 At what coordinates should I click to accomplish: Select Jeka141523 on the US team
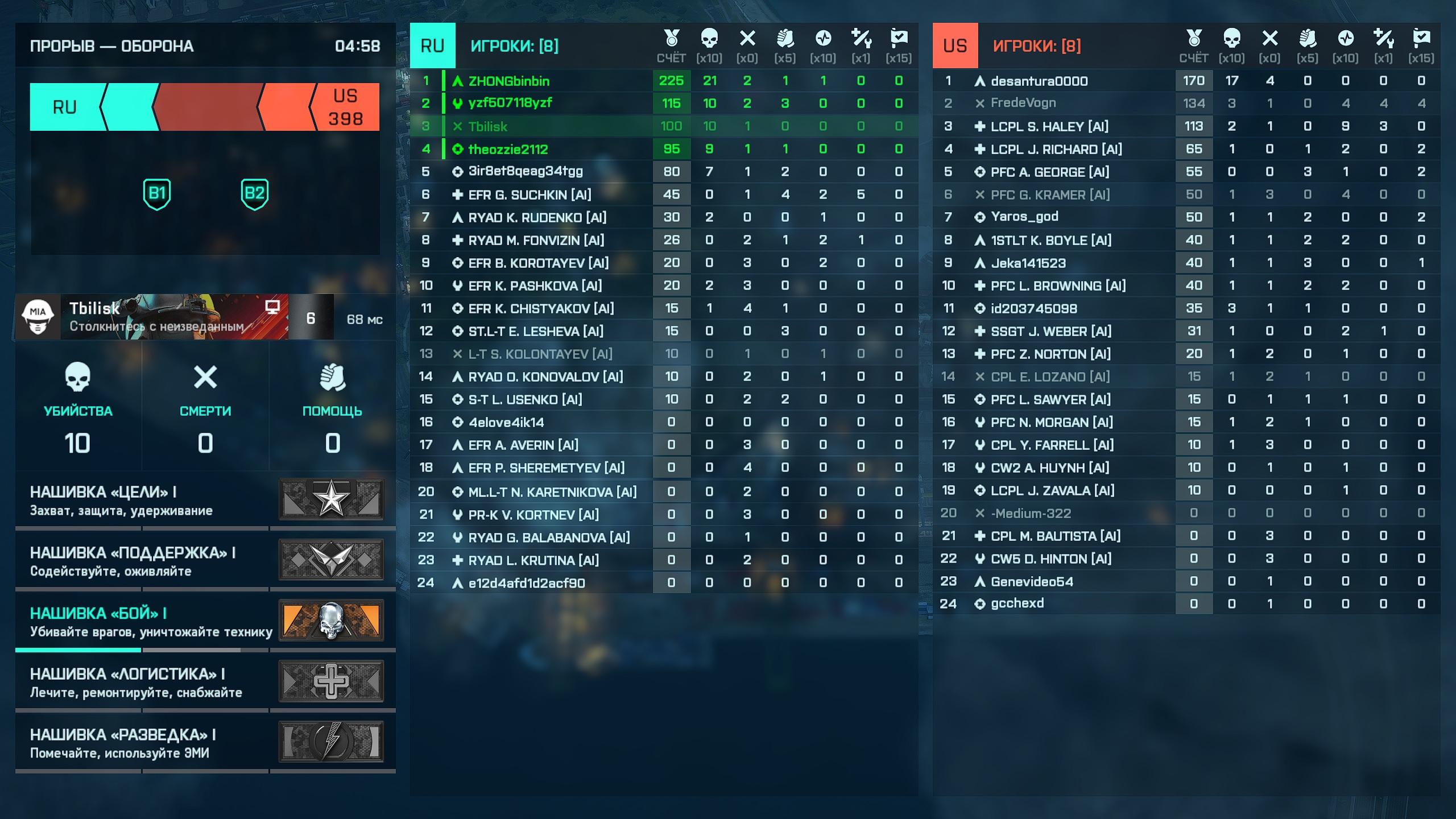[x=1028, y=263]
